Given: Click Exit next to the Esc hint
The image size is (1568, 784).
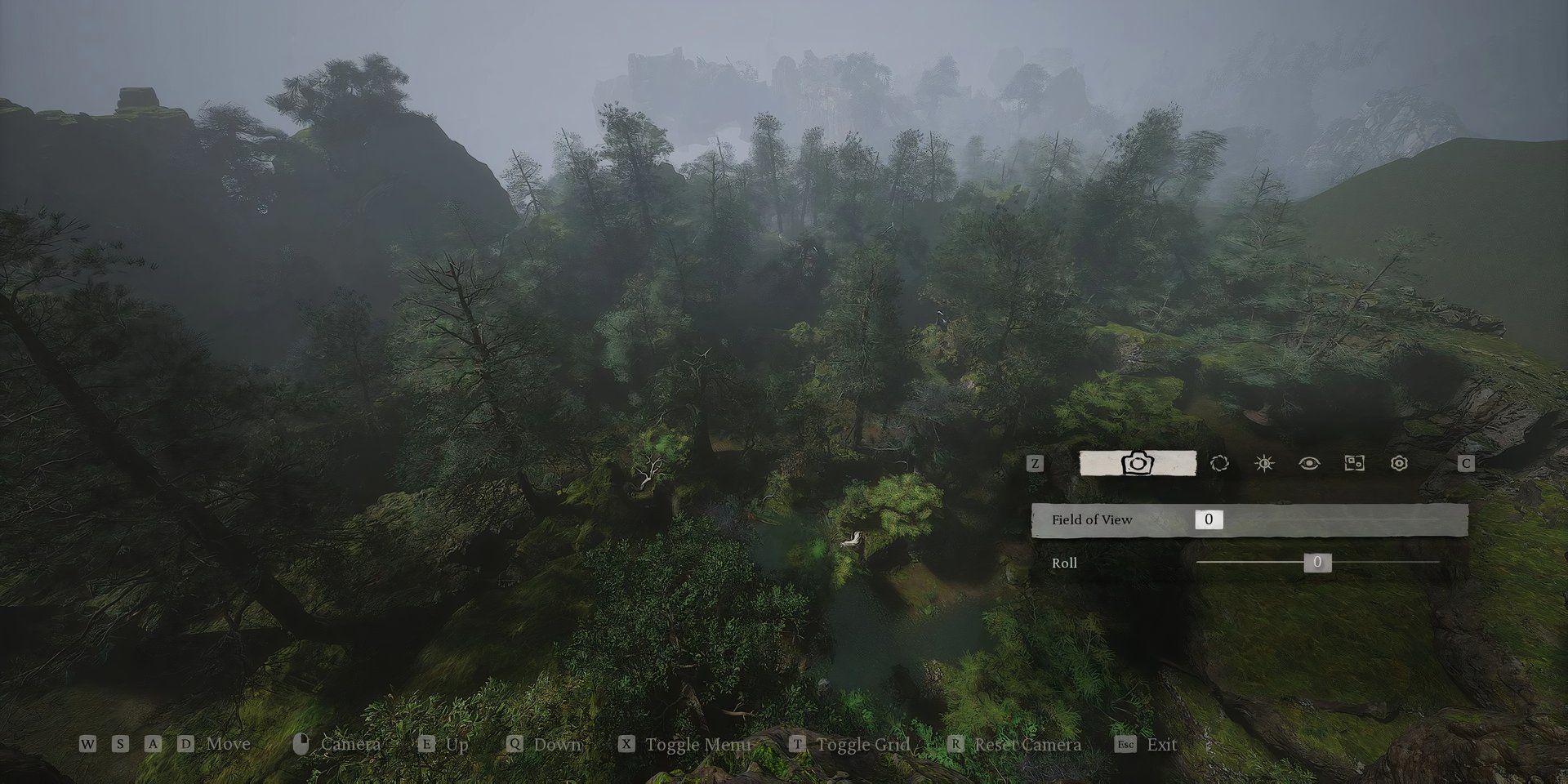Looking at the screenshot, I should [x=1162, y=744].
